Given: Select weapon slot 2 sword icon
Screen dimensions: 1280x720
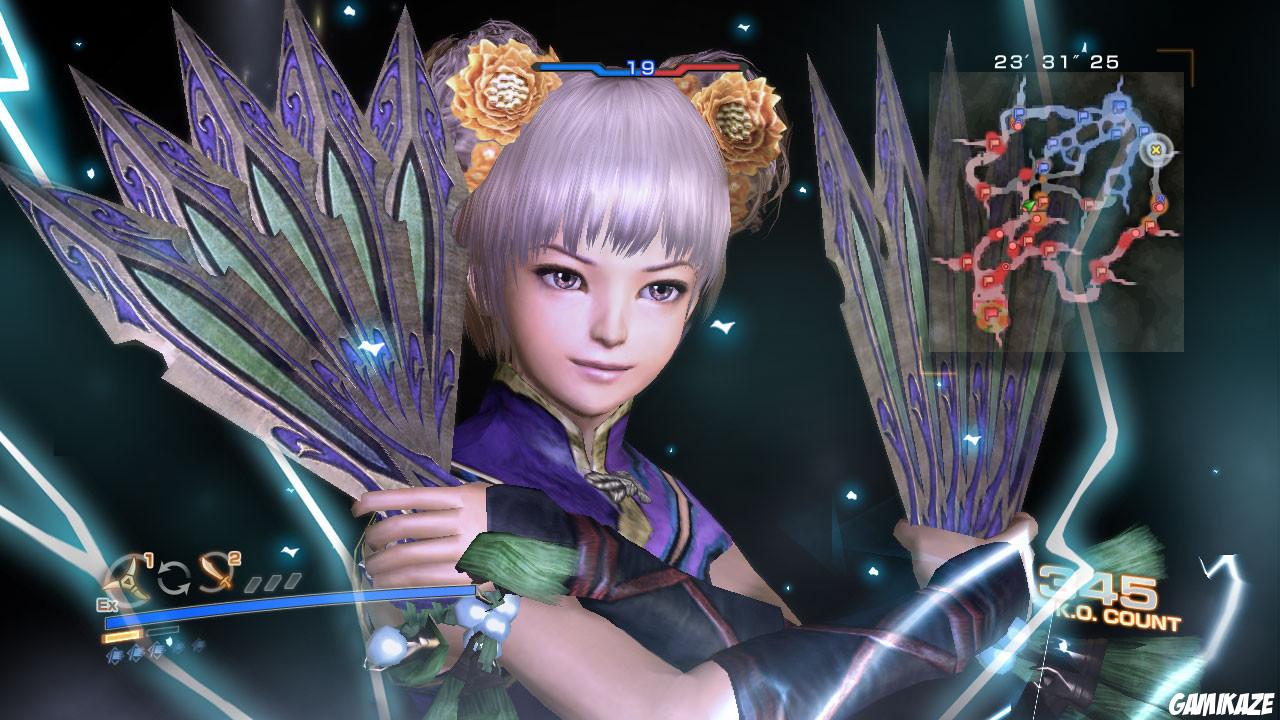Looking at the screenshot, I should 215,575.
